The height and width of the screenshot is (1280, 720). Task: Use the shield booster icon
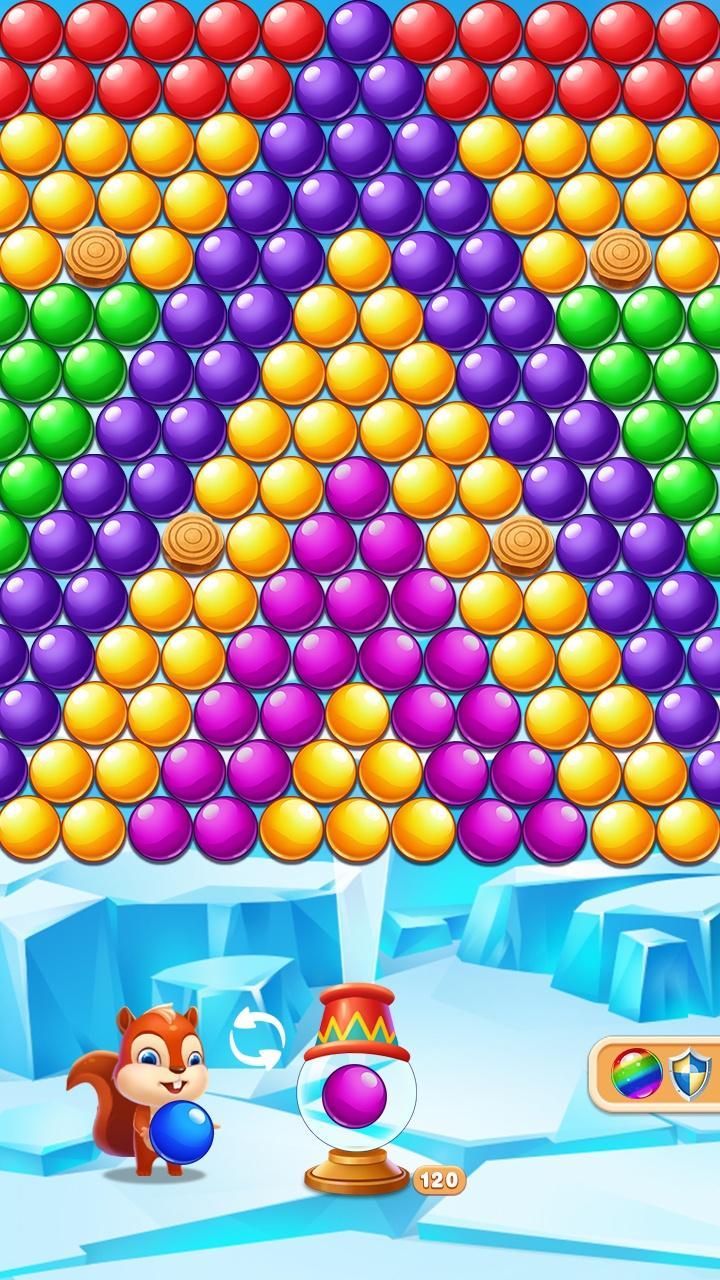(690, 1074)
